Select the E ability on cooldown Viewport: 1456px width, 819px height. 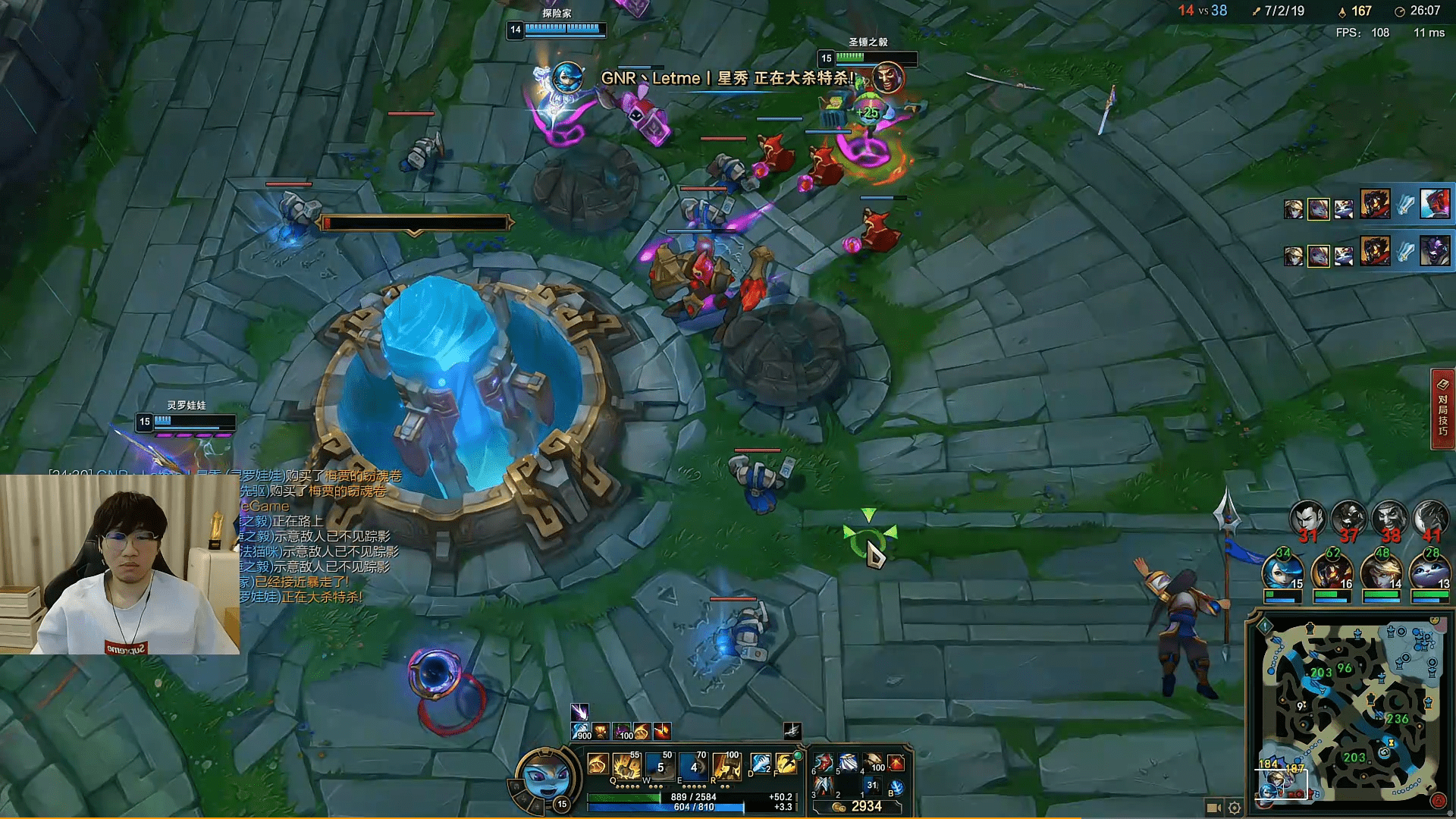[x=693, y=767]
